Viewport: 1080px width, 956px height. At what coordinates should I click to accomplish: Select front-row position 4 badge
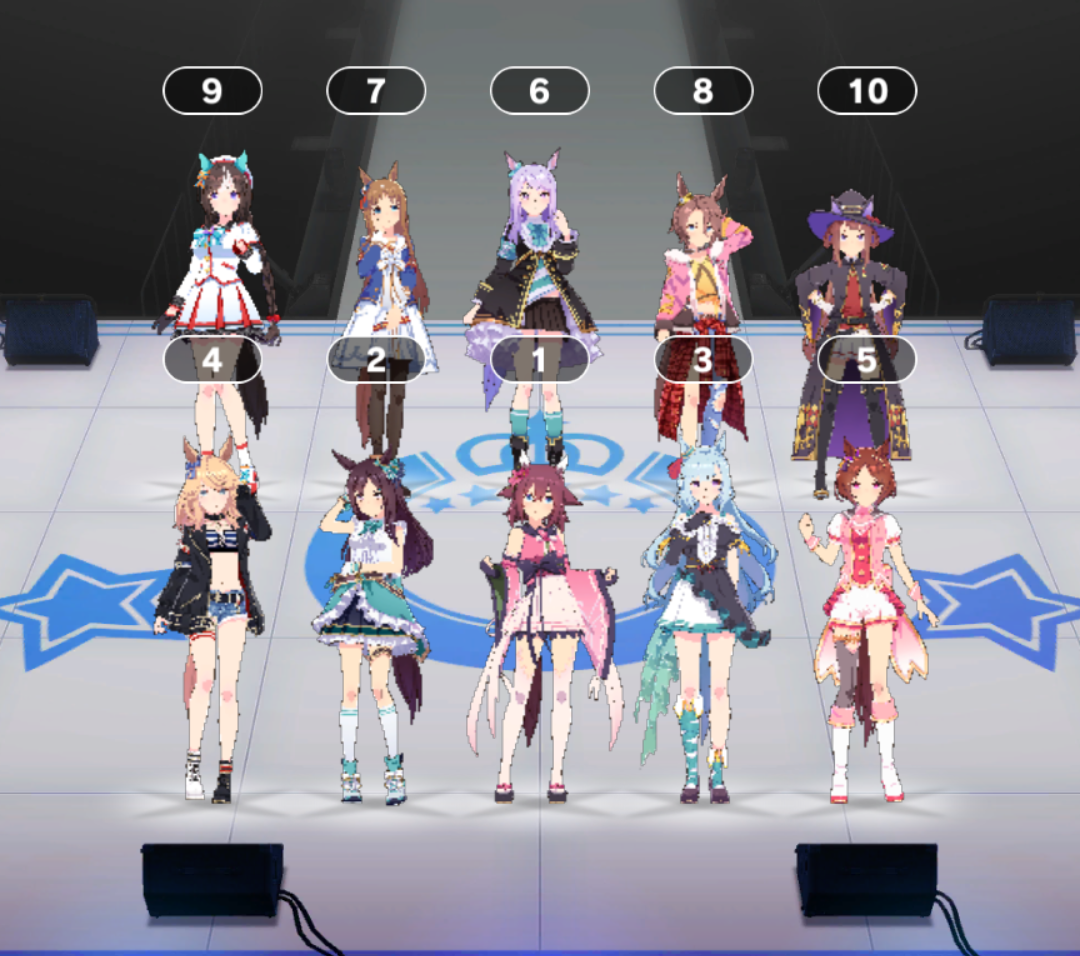coord(212,359)
